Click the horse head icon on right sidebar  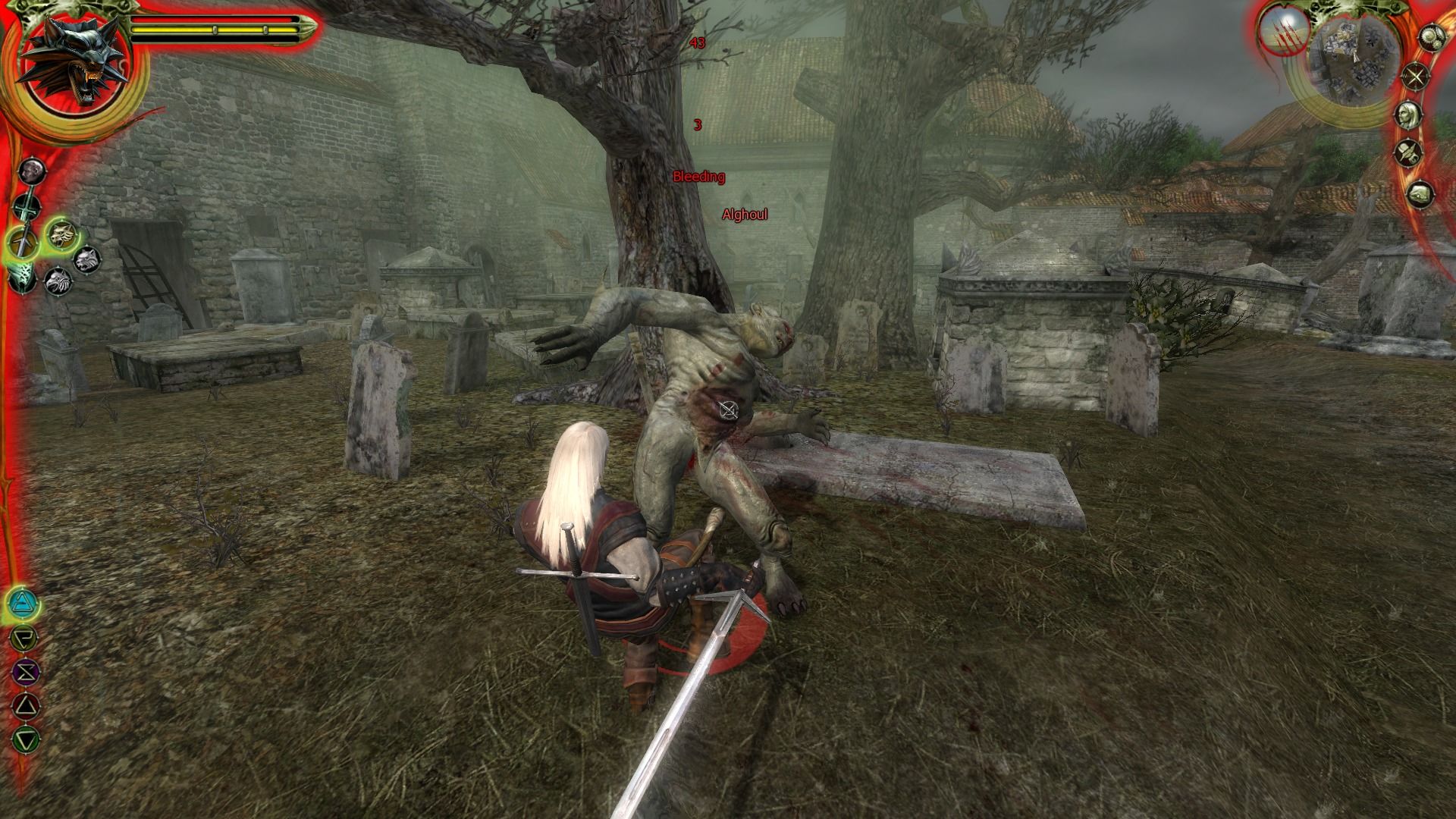tap(1409, 114)
